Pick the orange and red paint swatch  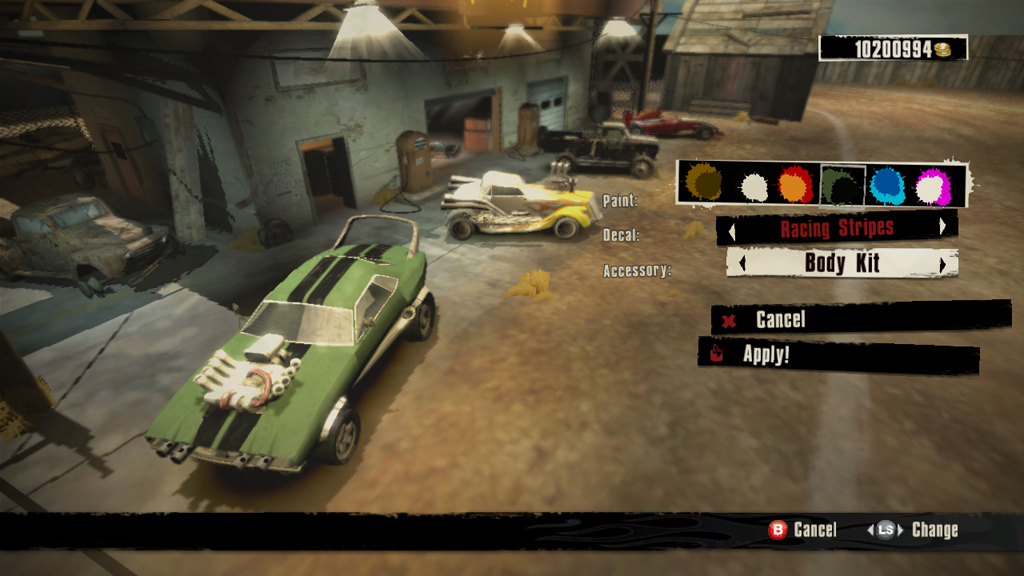(x=796, y=185)
